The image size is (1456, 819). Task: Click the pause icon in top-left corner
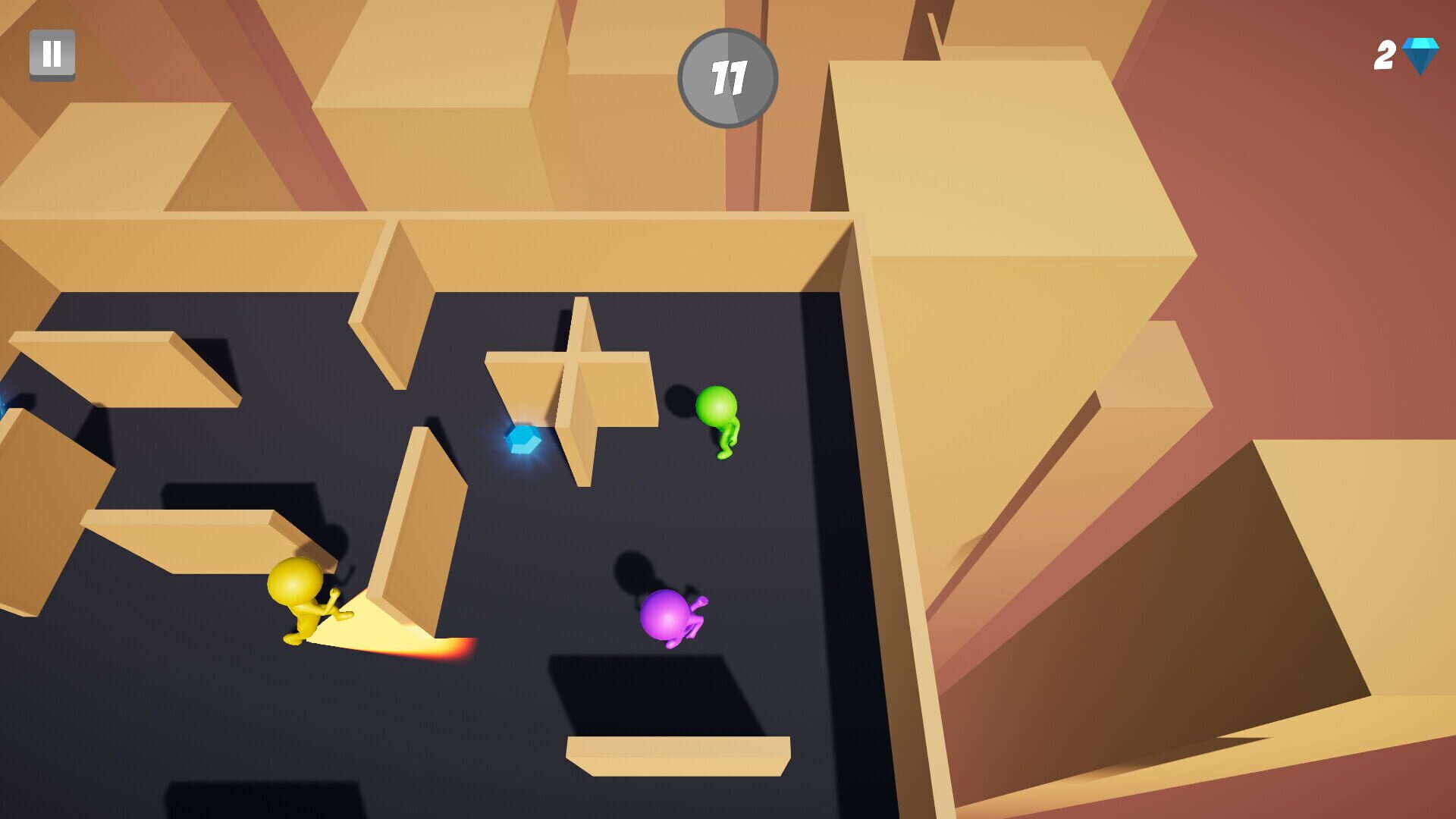coord(52,55)
